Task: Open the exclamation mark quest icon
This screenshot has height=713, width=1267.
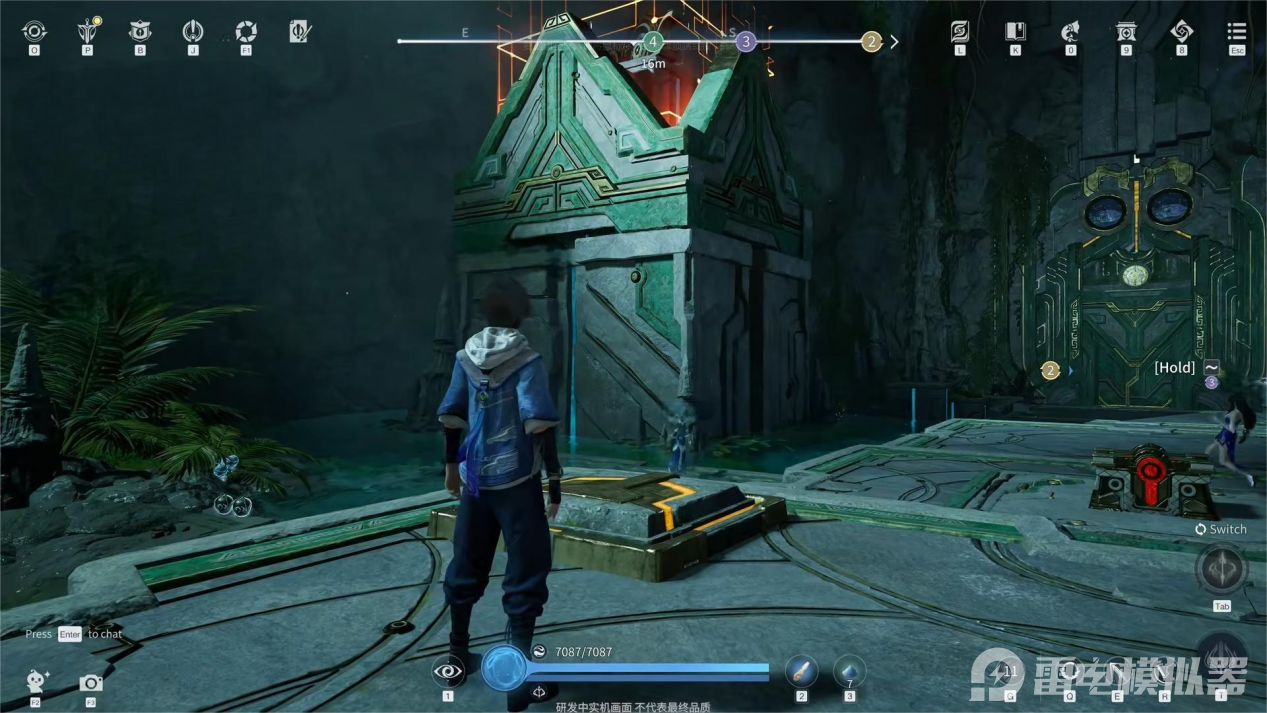Action: (193, 32)
